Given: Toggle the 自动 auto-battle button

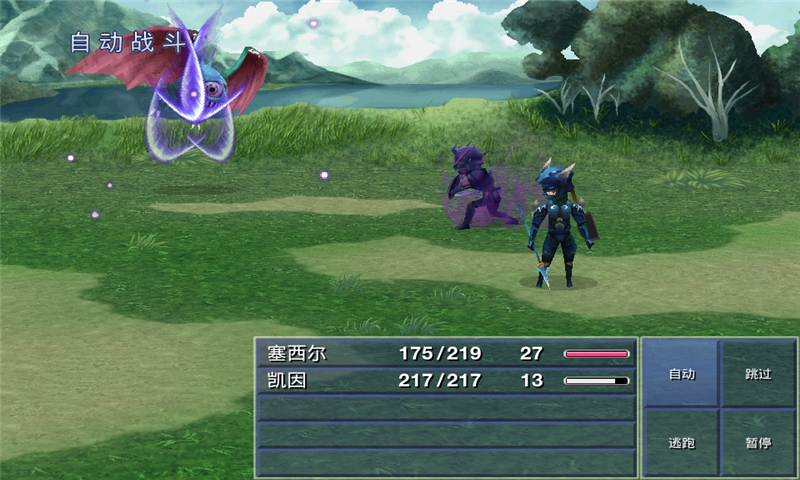Looking at the screenshot, I should [681, 374].
